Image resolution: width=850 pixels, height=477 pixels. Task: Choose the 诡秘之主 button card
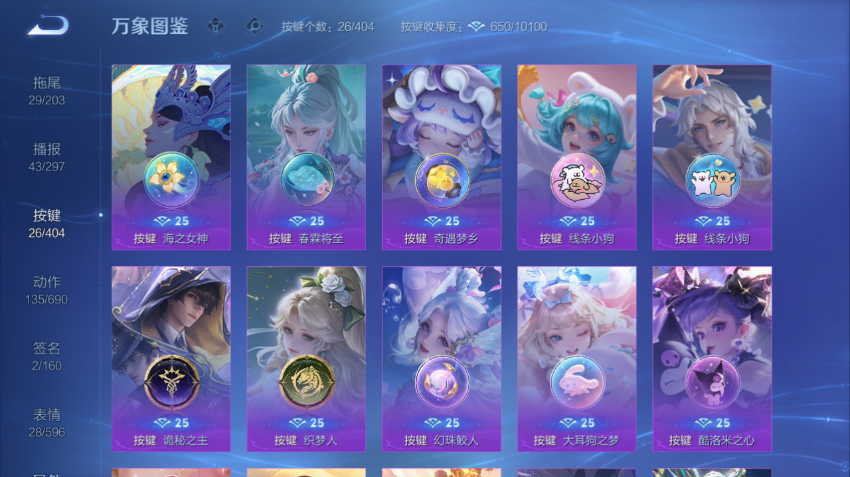(x=171, y=358)
